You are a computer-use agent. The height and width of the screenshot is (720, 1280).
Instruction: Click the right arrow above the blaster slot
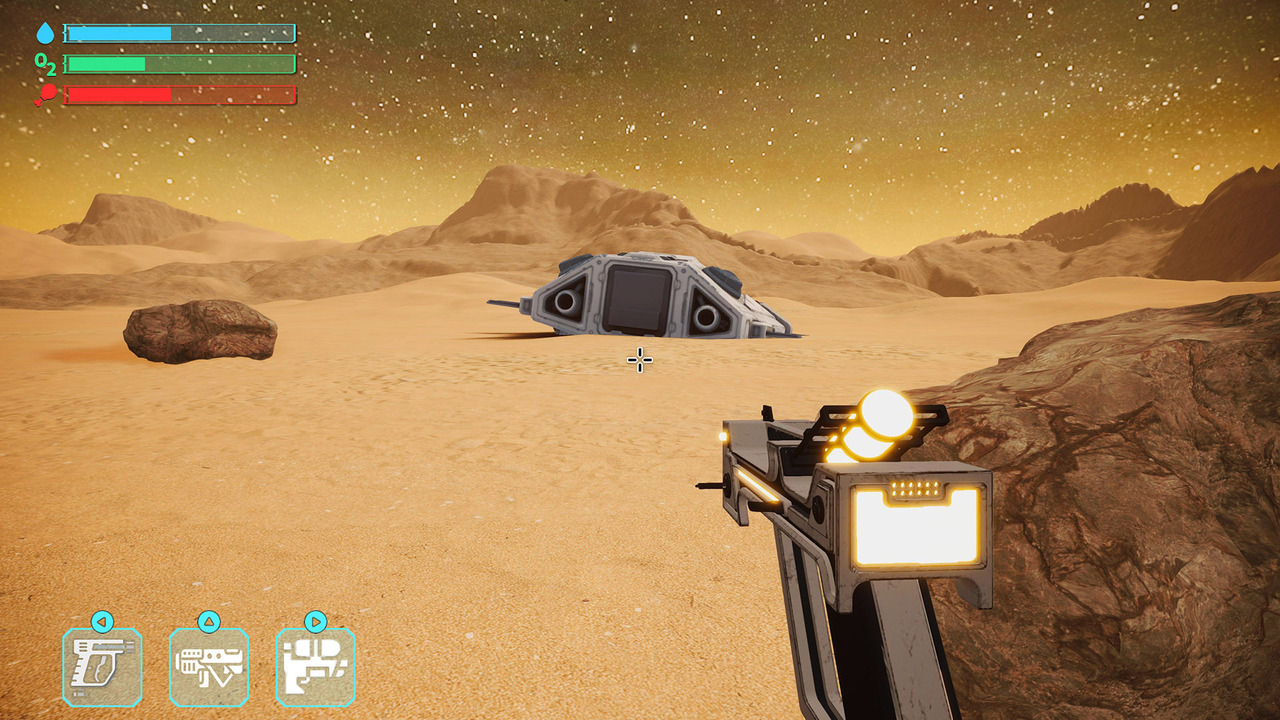(318, 621)
